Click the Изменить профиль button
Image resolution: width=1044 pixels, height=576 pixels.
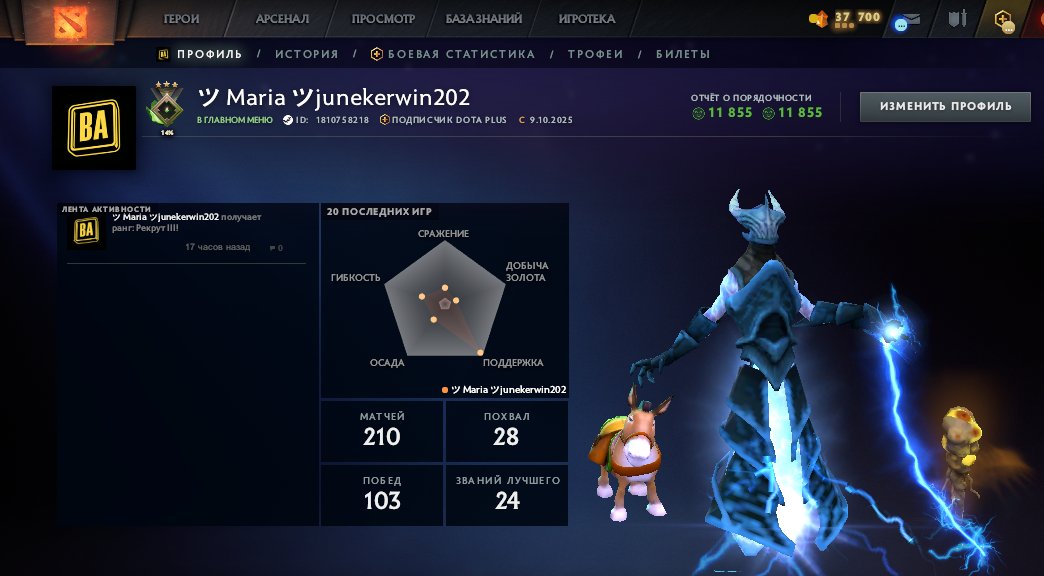pyautogui.click(x=945, y=106)
